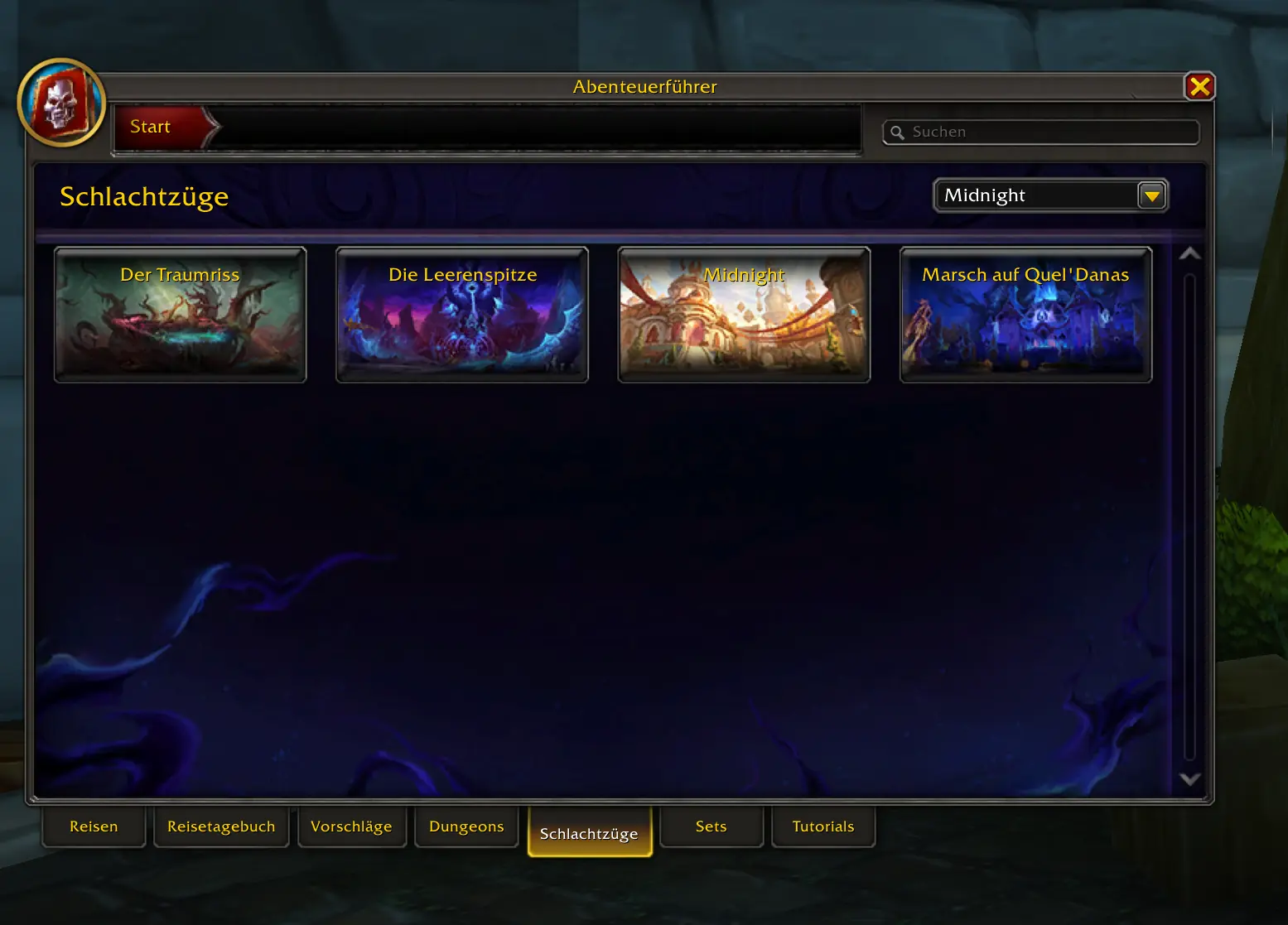Viewport: 1288px width, 925px height.
Task: Switch to the Dungeons tab
Action: [466, 826]
